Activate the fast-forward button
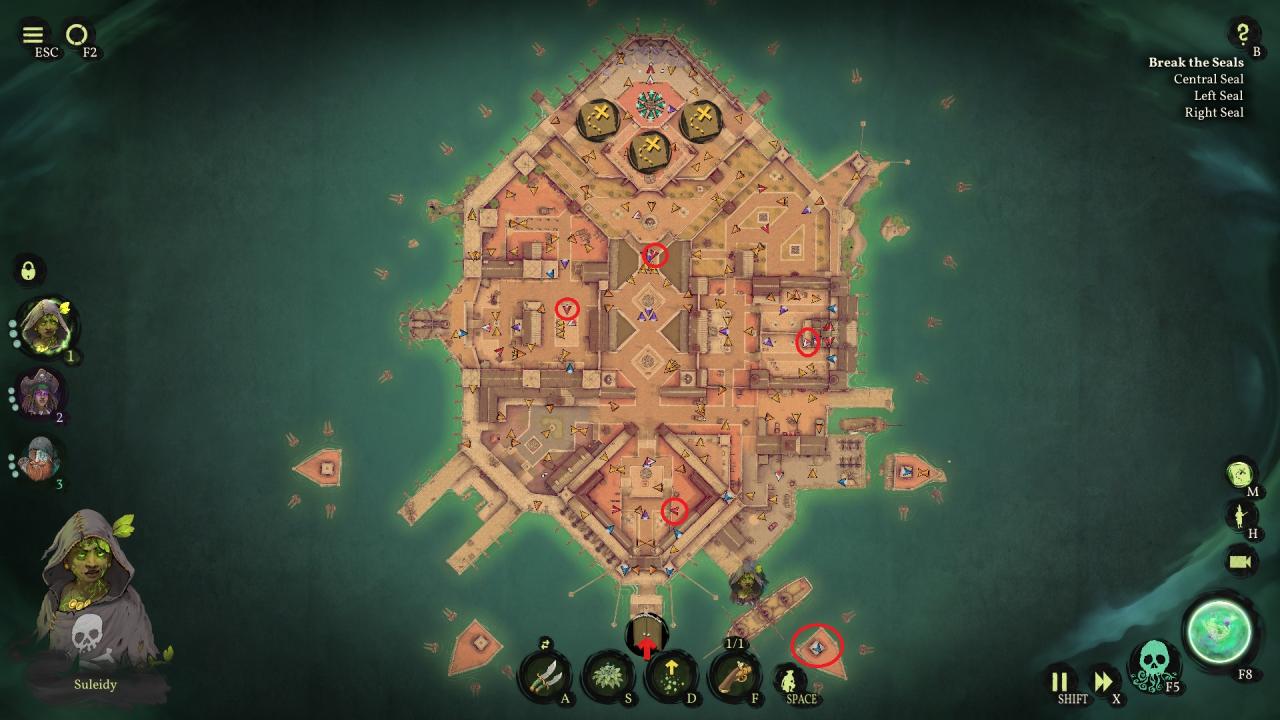Image resolution: width=1280 pixels, height=720 pixels. coord(1103,682)
